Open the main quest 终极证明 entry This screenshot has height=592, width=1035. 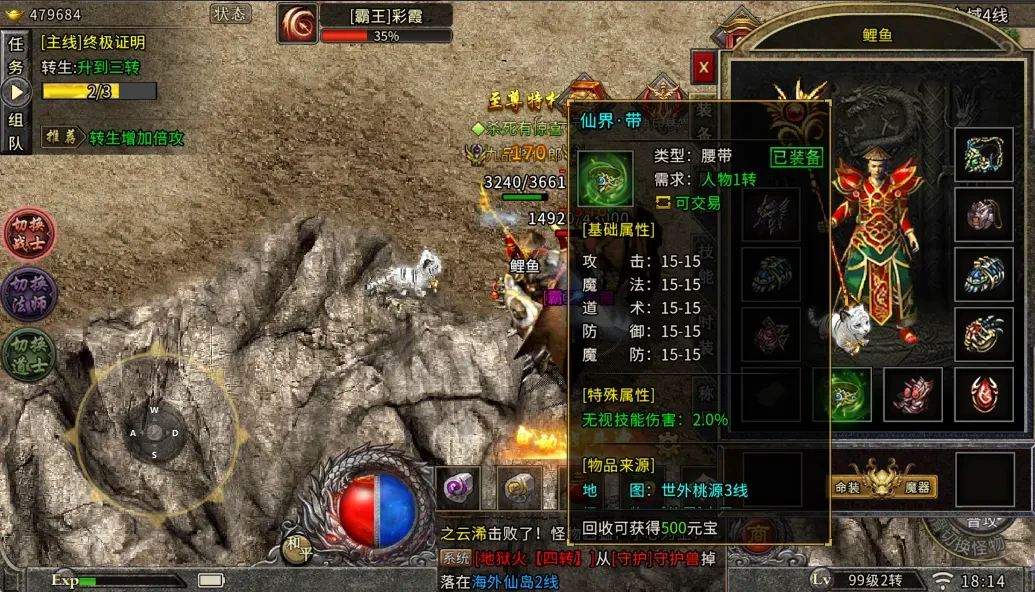(93, 43)
